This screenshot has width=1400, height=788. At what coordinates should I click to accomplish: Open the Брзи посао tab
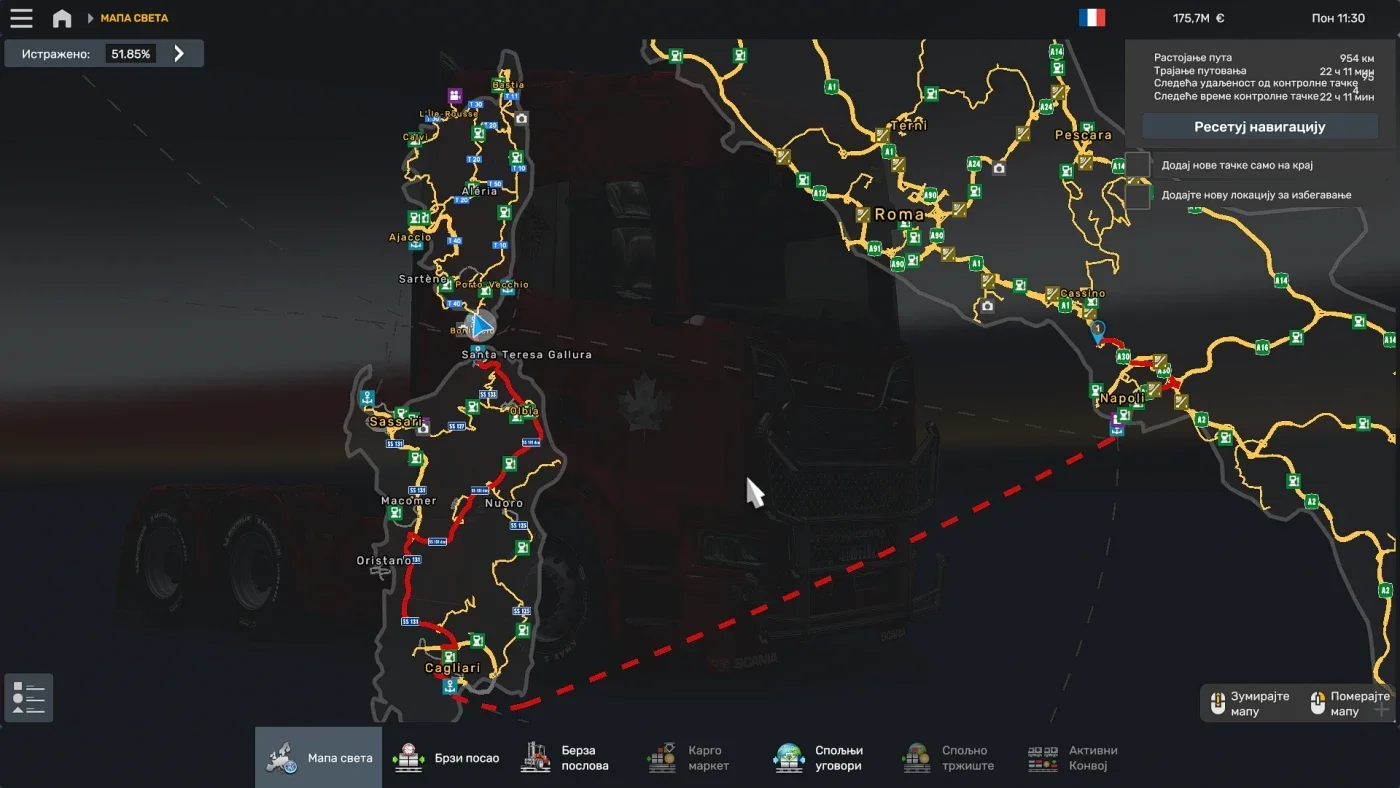tap(445, 758)
